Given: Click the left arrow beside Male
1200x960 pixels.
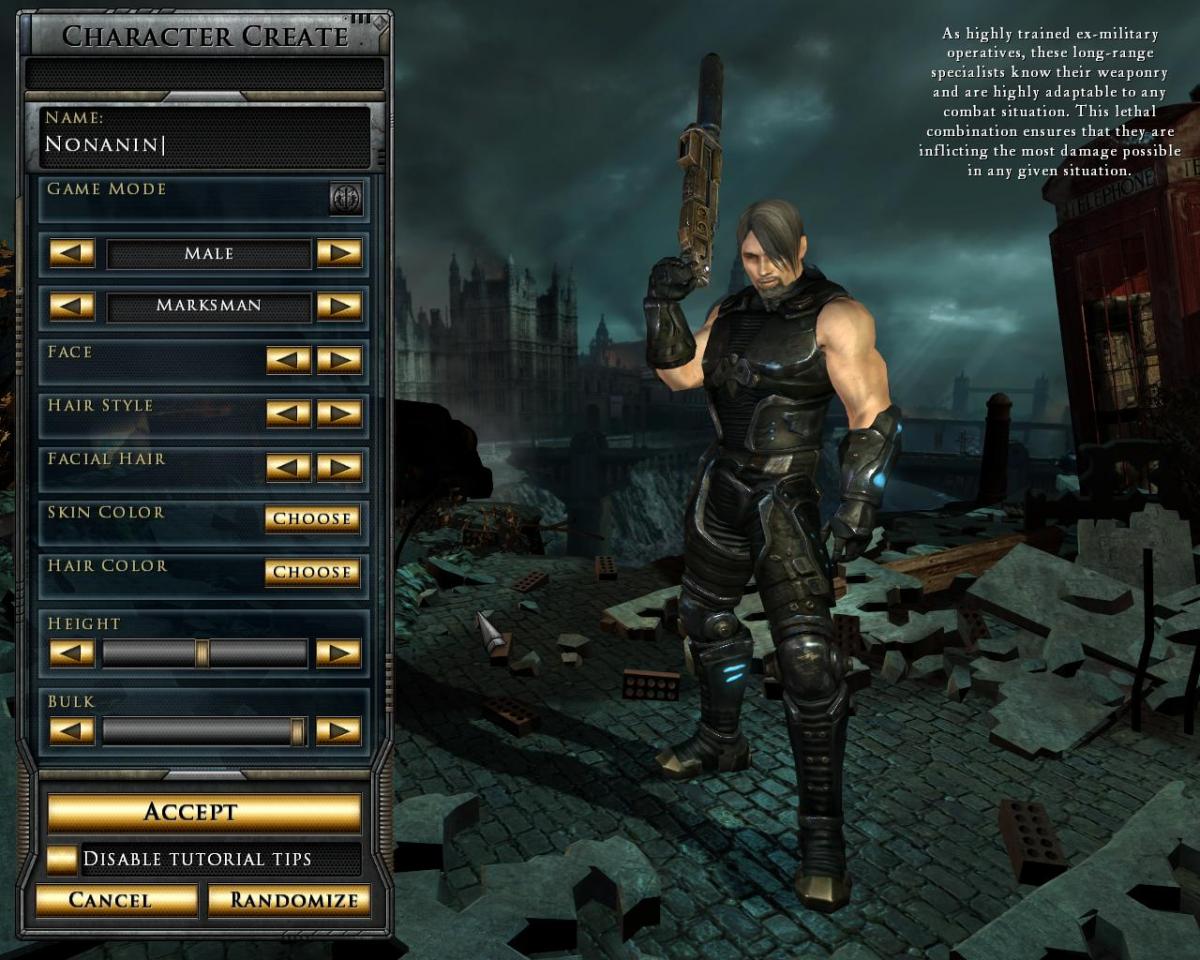Looking at the screenshot, I should point(72,253).
